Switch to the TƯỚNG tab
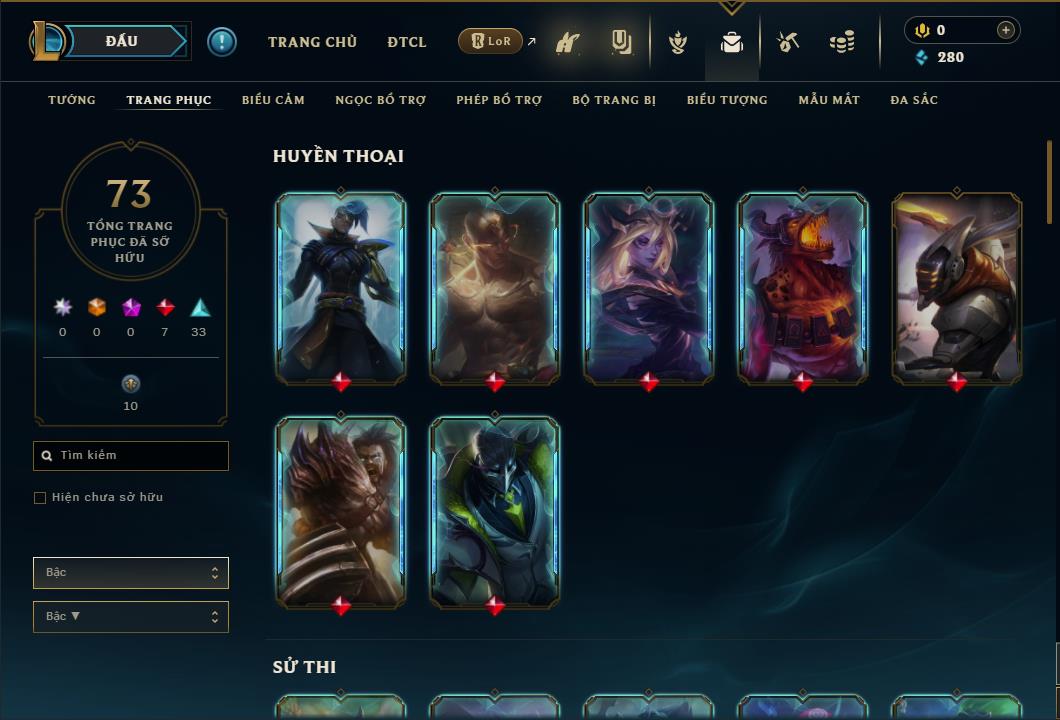The image size is (1060, 720). coord(72,100)
